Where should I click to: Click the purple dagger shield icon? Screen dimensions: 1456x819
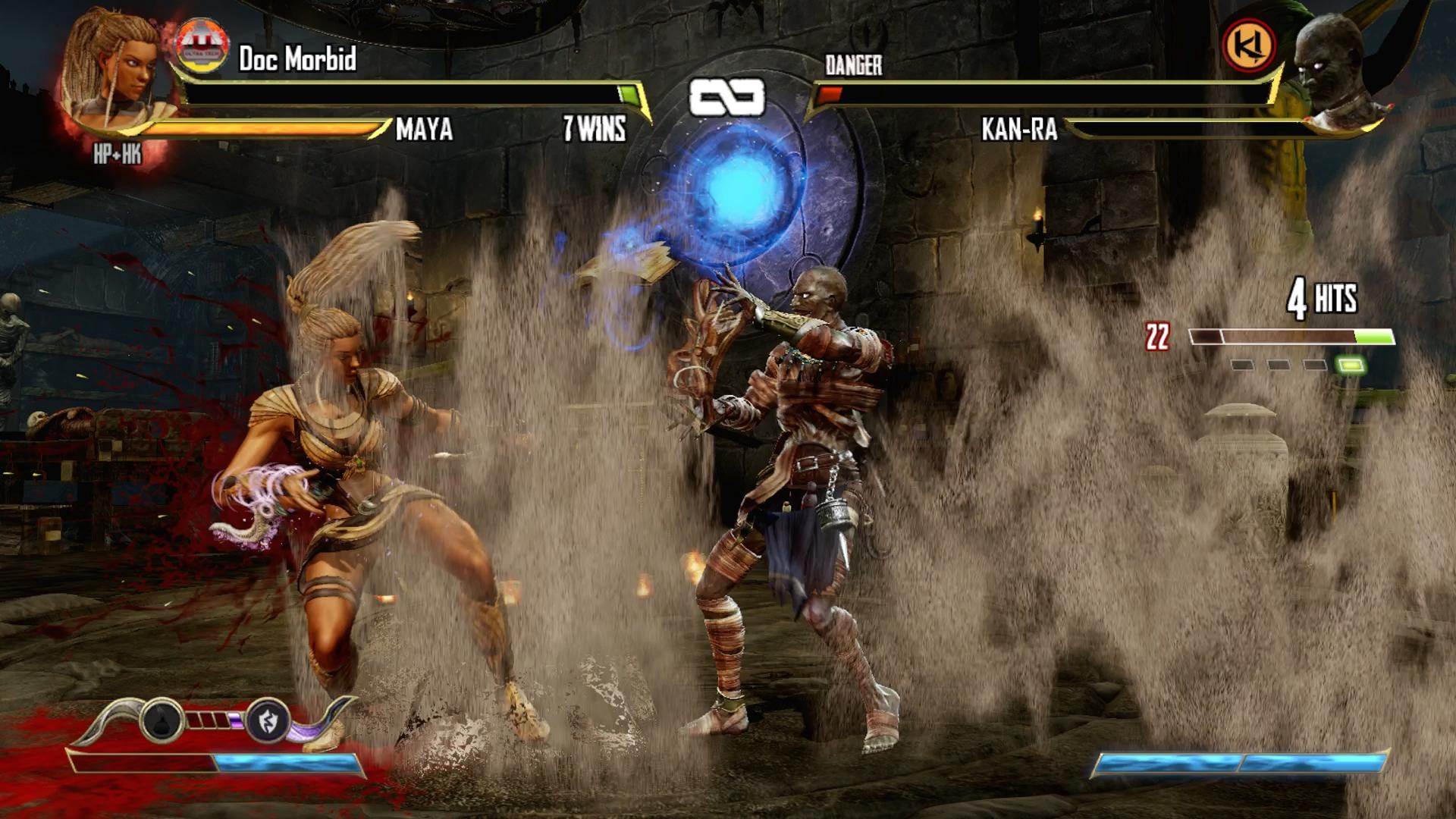coord(268,721)
